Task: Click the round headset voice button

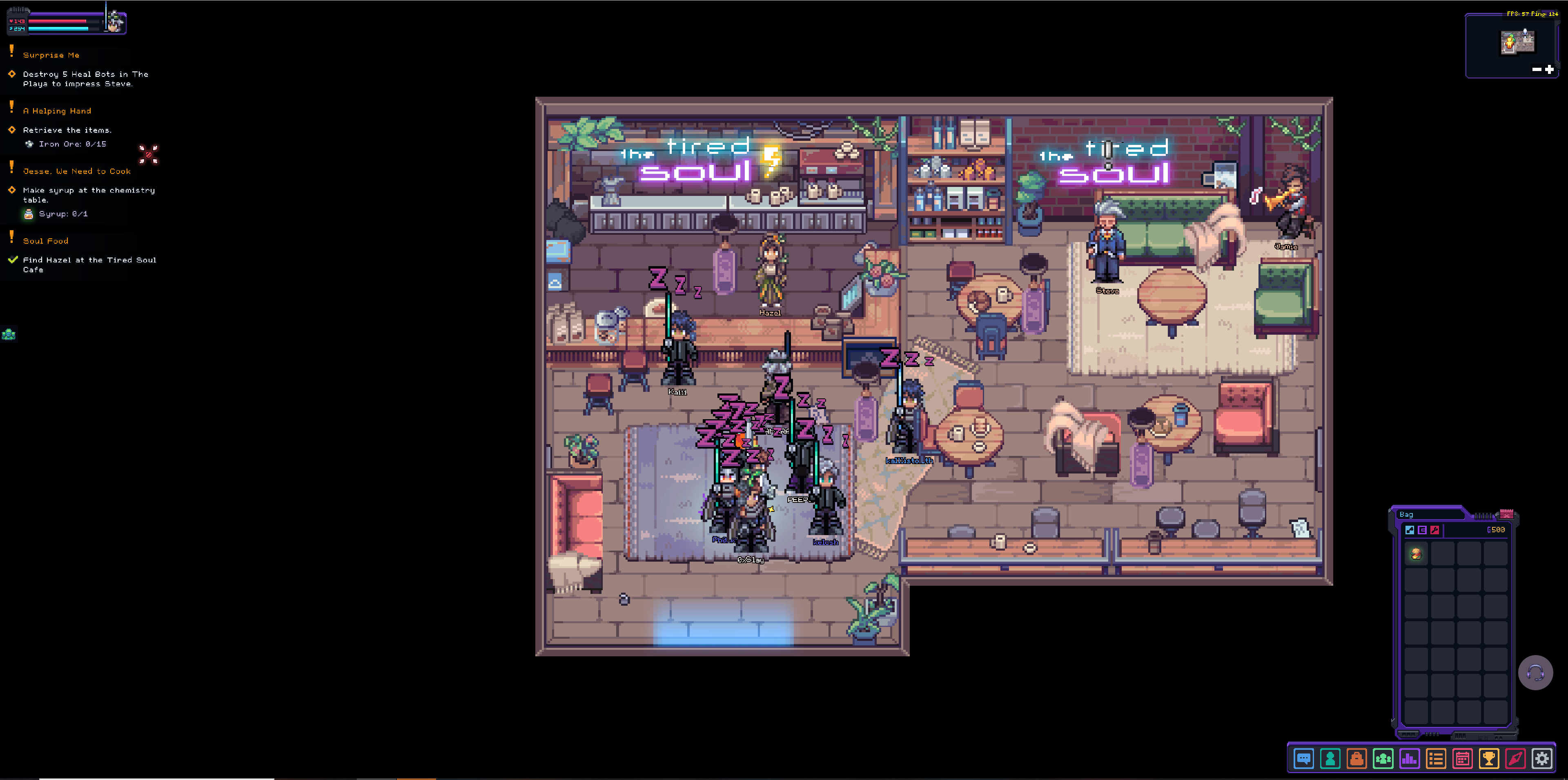Action: [1535, 672]
